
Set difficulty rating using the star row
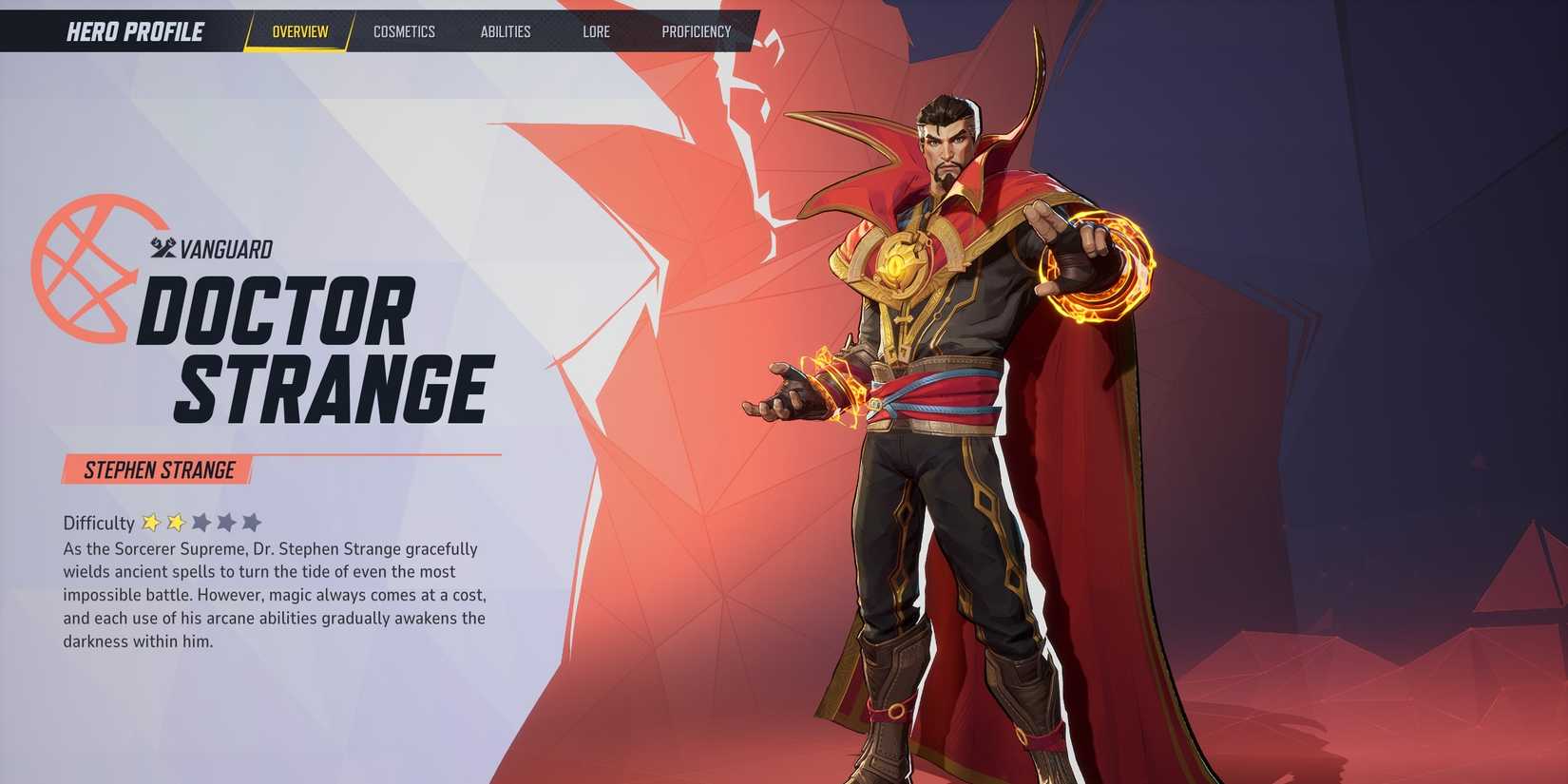point(200,522)
